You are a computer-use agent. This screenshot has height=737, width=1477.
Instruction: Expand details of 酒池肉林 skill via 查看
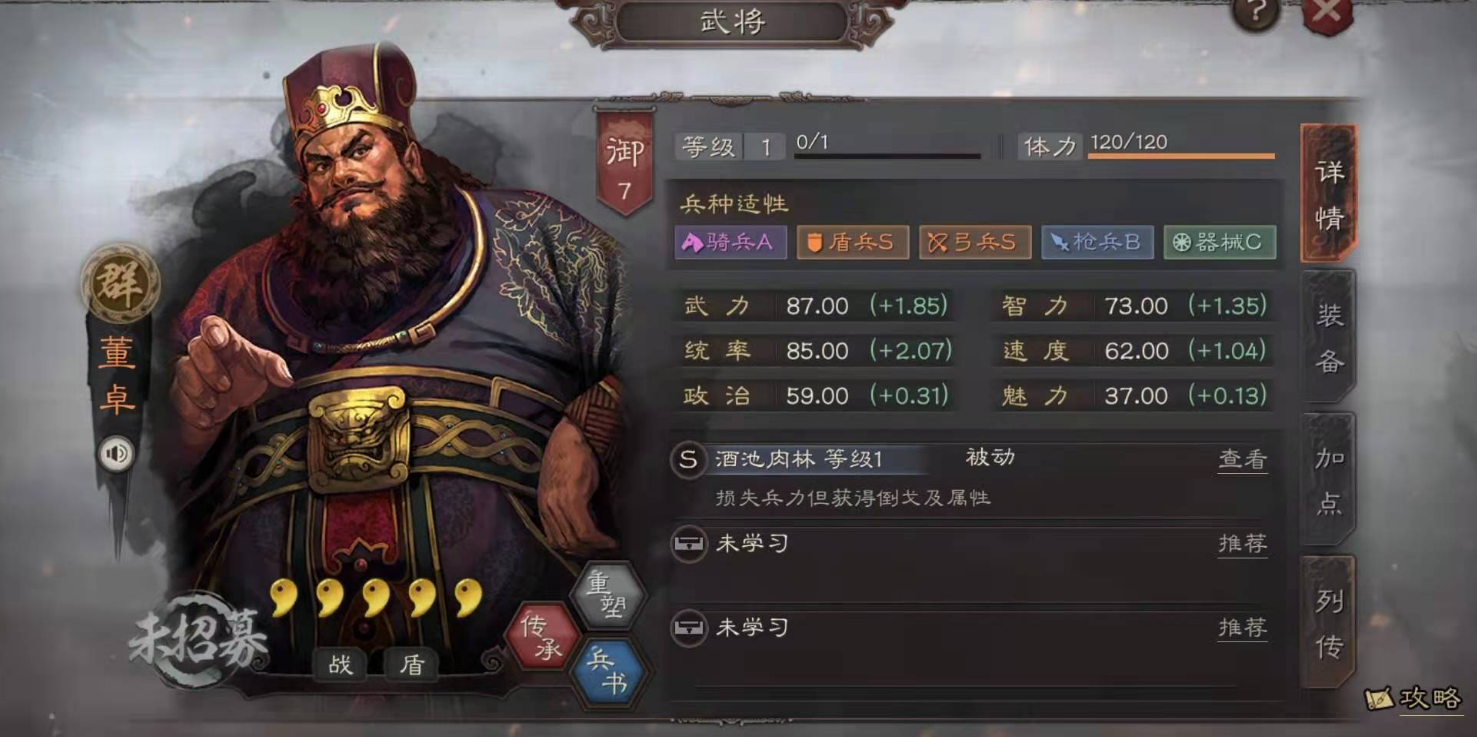(x=1242, y=458)
